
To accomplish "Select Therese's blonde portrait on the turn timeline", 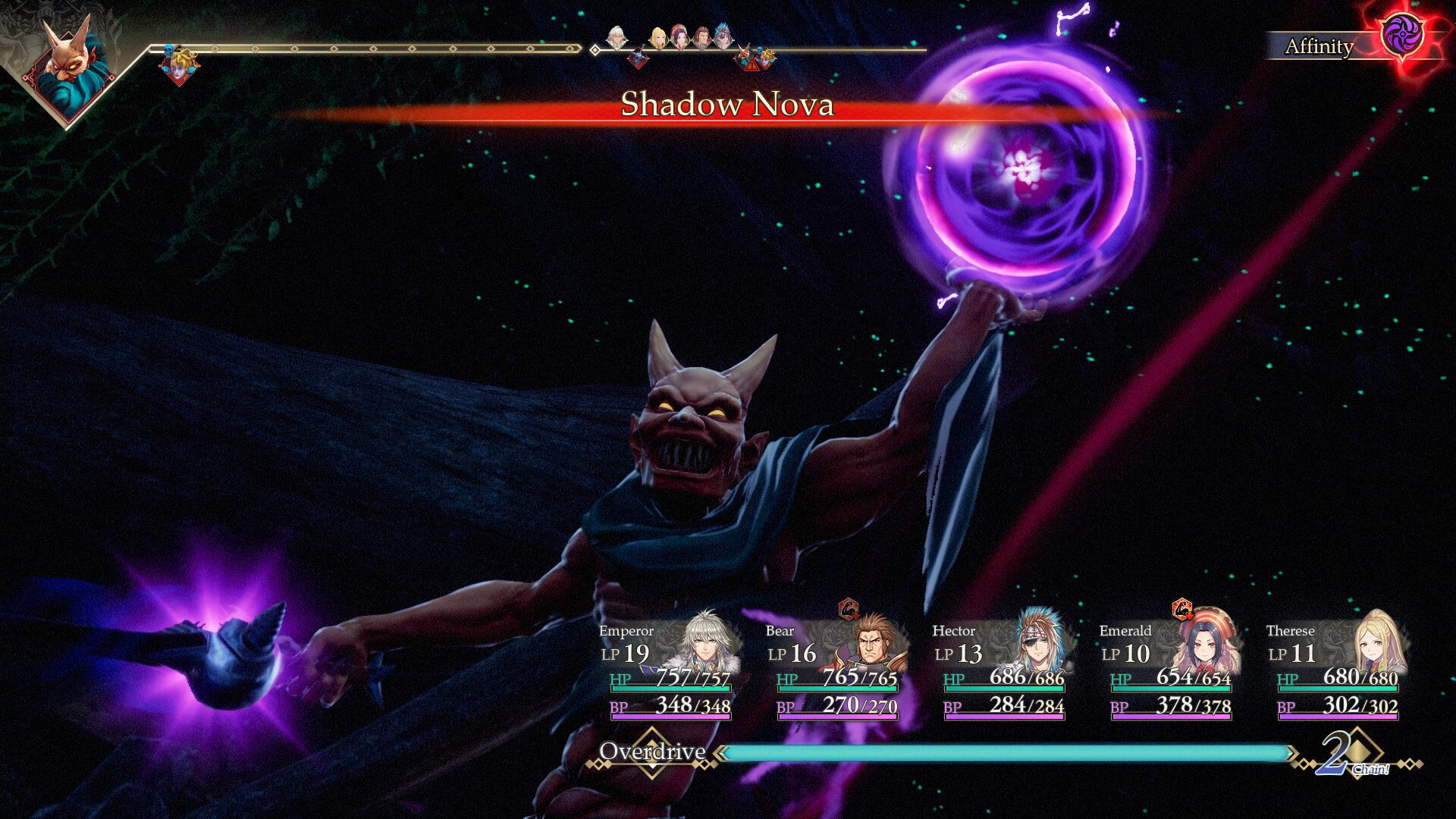I will point(658,36).
